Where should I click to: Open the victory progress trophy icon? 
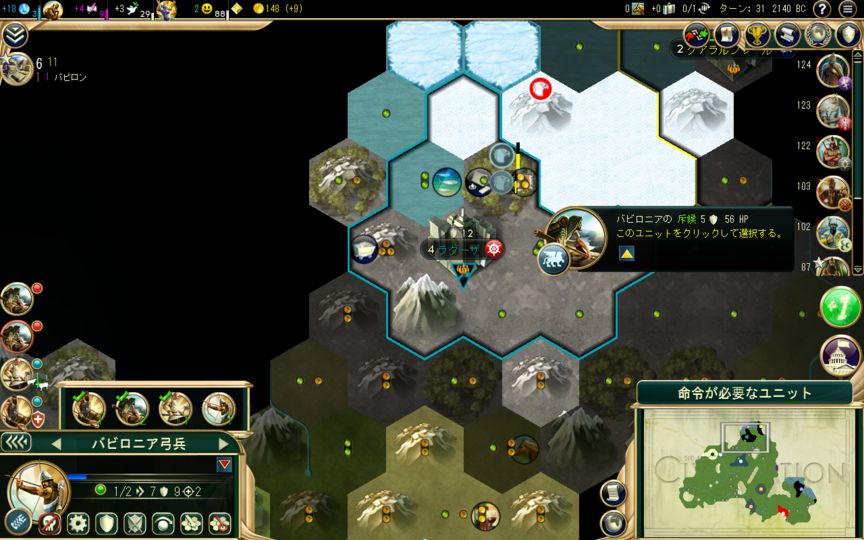click(758, 35)
